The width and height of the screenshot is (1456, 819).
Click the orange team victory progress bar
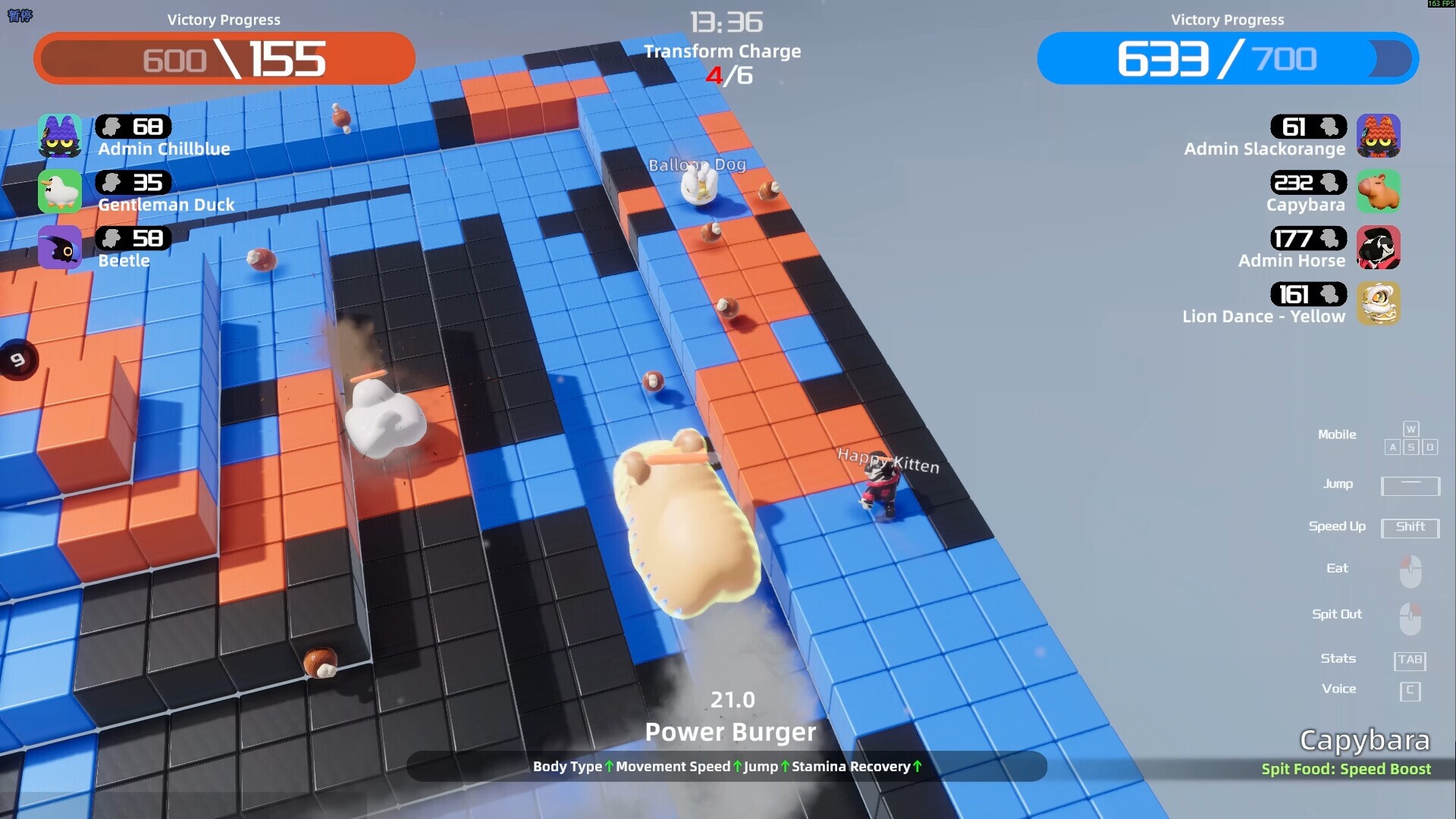click(x=224, y=58)
